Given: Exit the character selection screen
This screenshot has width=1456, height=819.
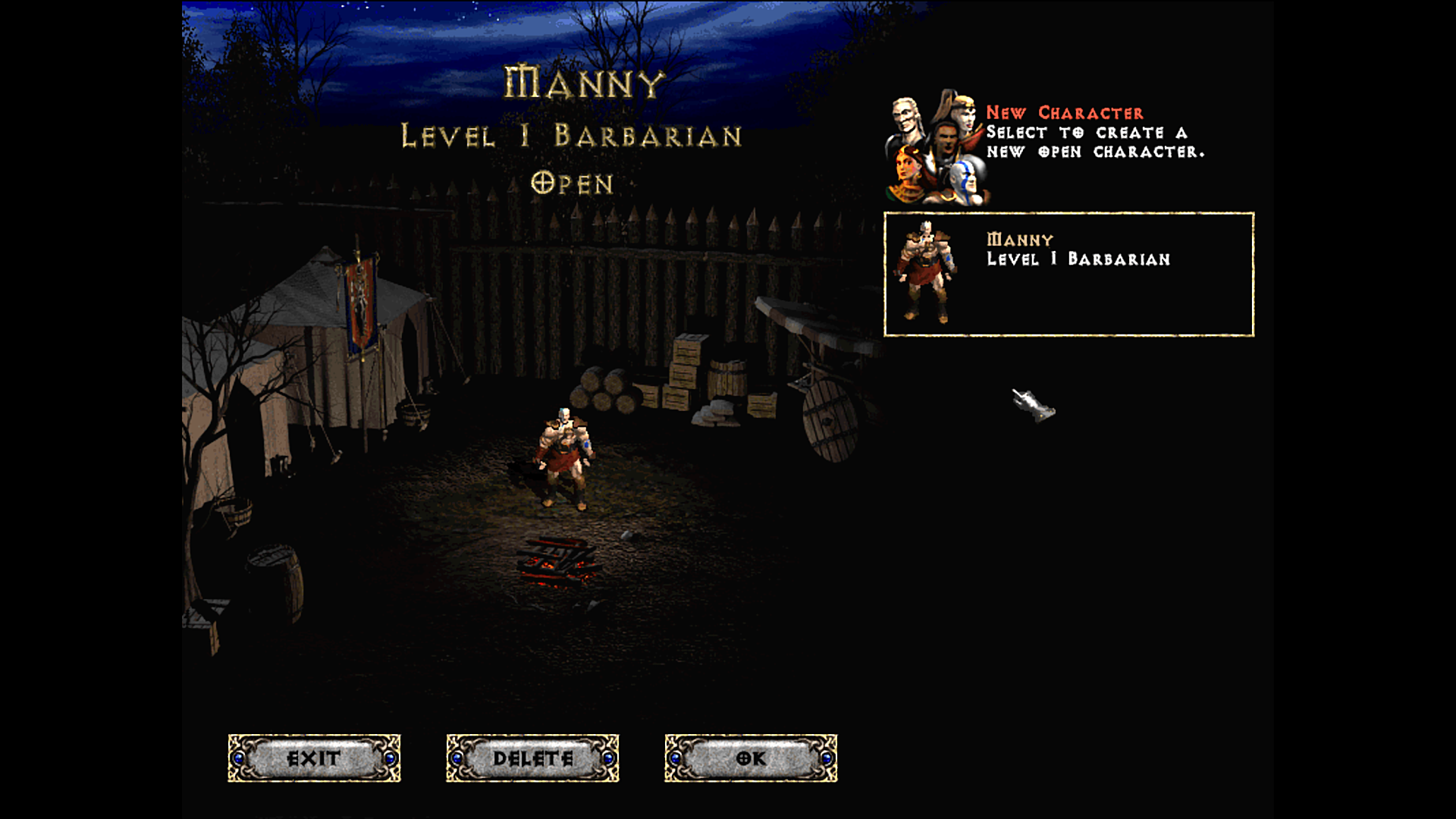Looking at the screenshot, I should pos(314,758).
